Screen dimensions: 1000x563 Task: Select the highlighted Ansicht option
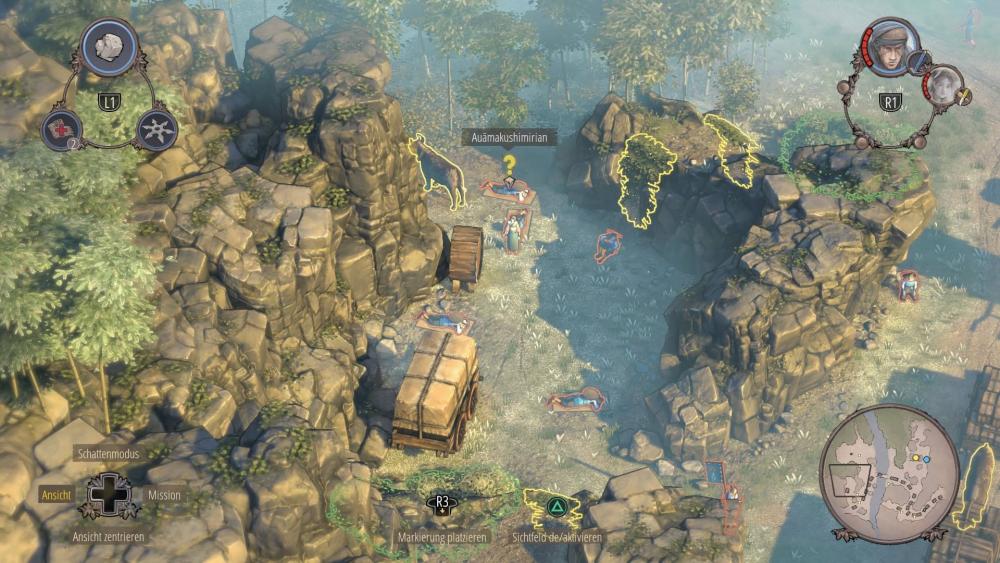pos(55,494)
